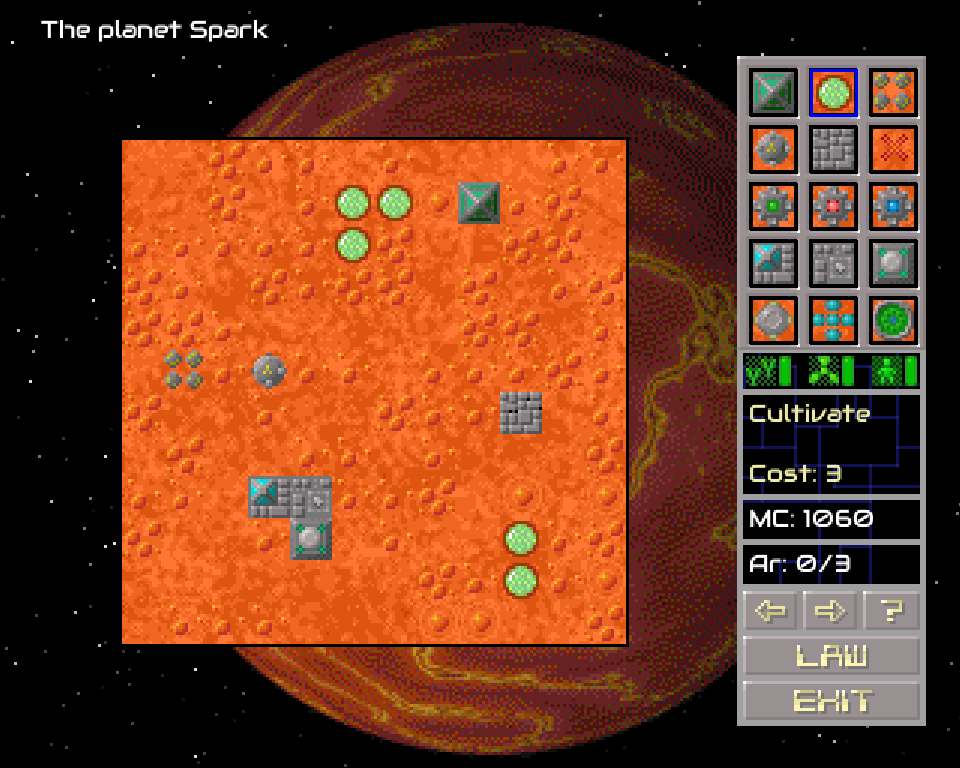
Task: Select the grey stone wall icon
Action: 833,150
